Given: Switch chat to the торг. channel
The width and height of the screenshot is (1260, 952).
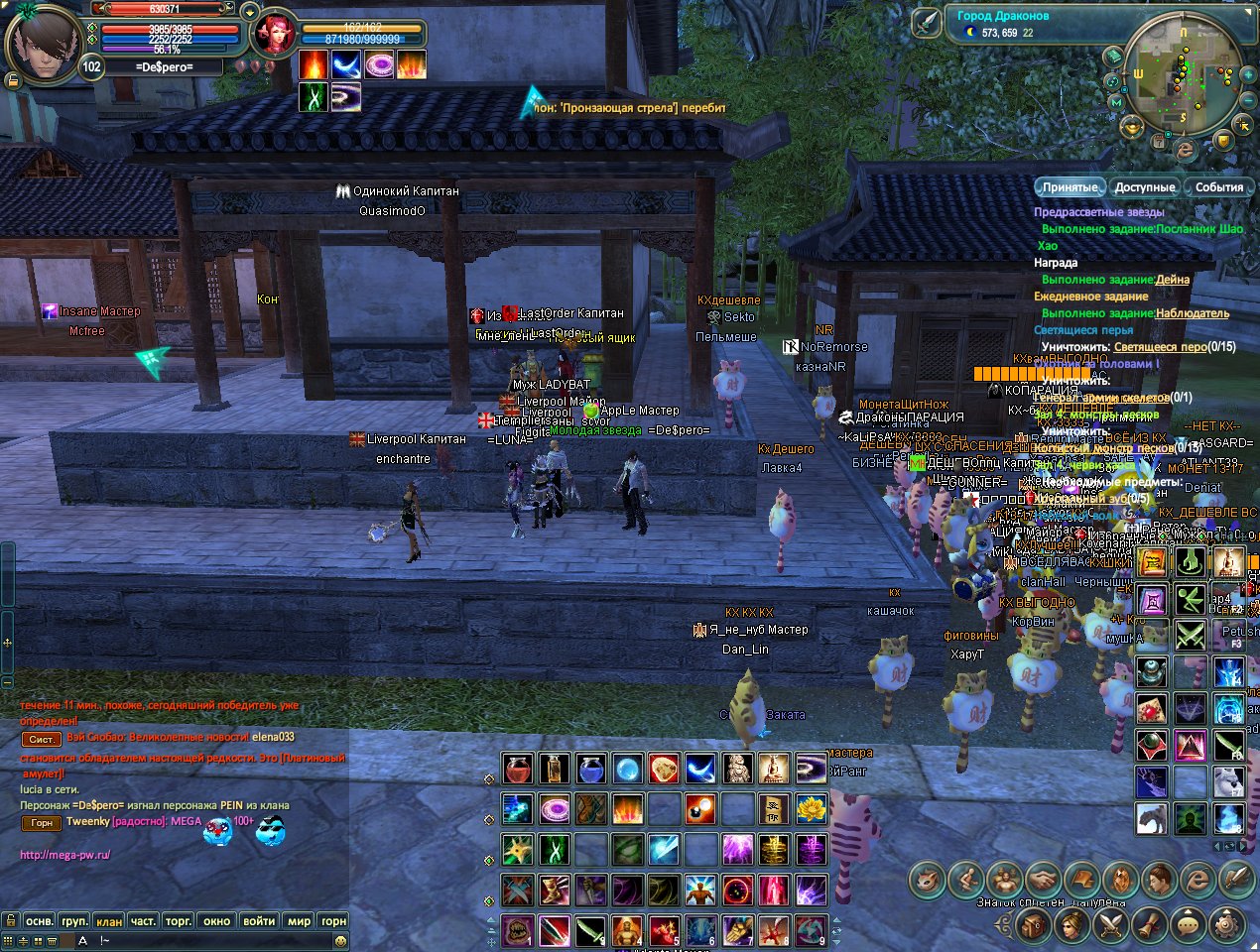Looking at the screenshot, I should point(179,921).
